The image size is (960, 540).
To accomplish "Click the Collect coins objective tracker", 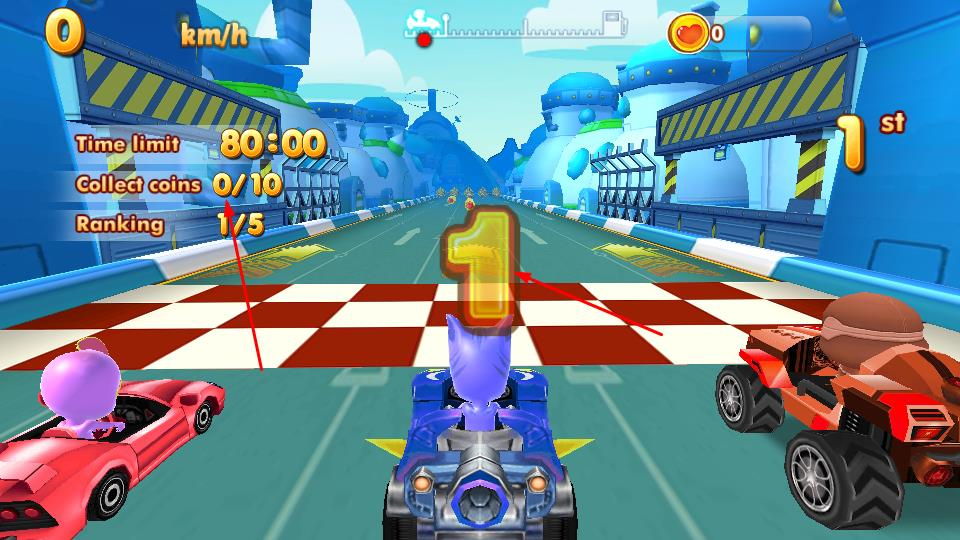I will tap(178, 185).
